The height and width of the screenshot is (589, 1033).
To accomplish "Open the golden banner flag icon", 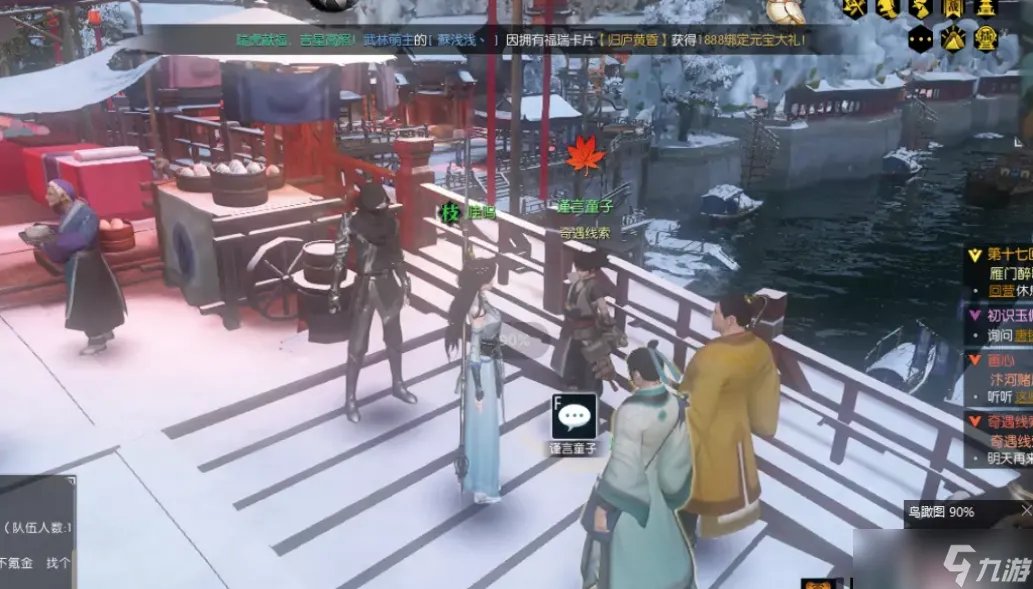I will 953,8.
